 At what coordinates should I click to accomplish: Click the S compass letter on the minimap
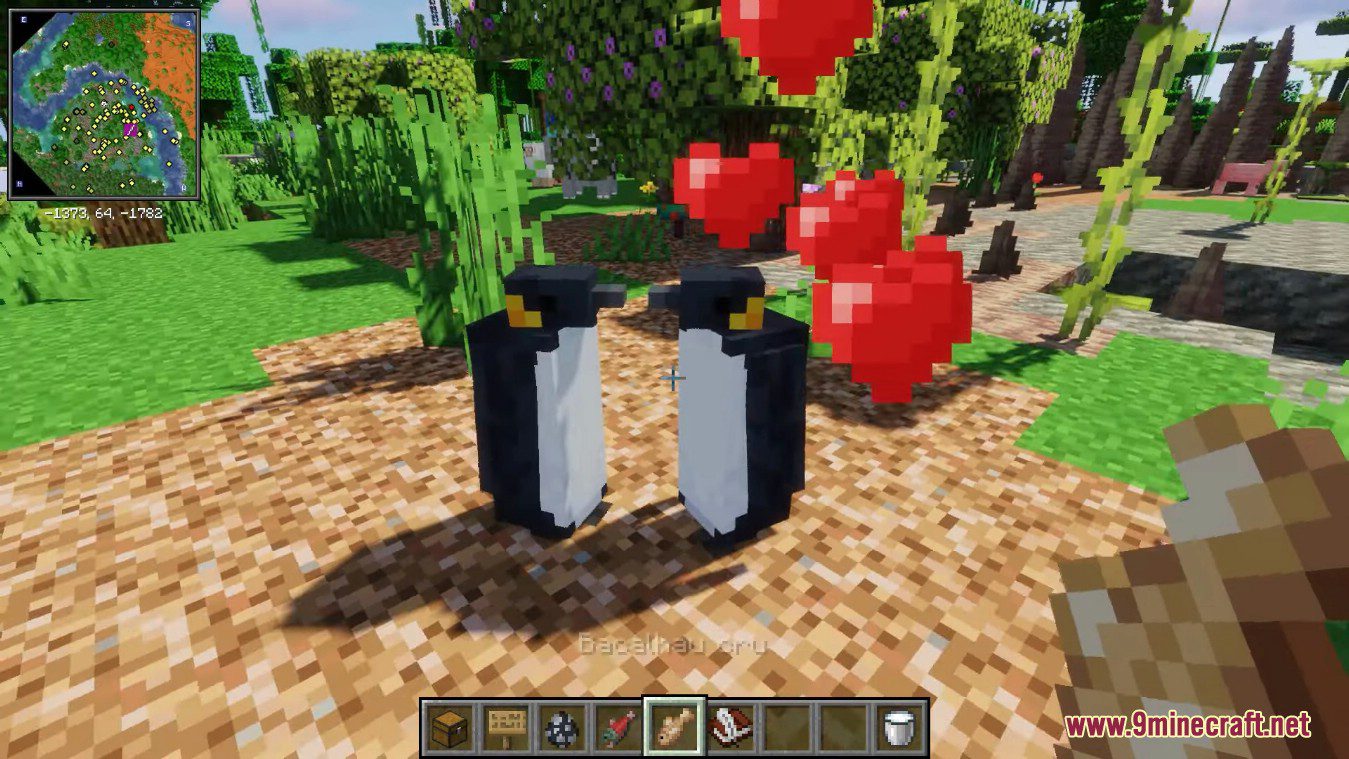click(x=189, y=22)
